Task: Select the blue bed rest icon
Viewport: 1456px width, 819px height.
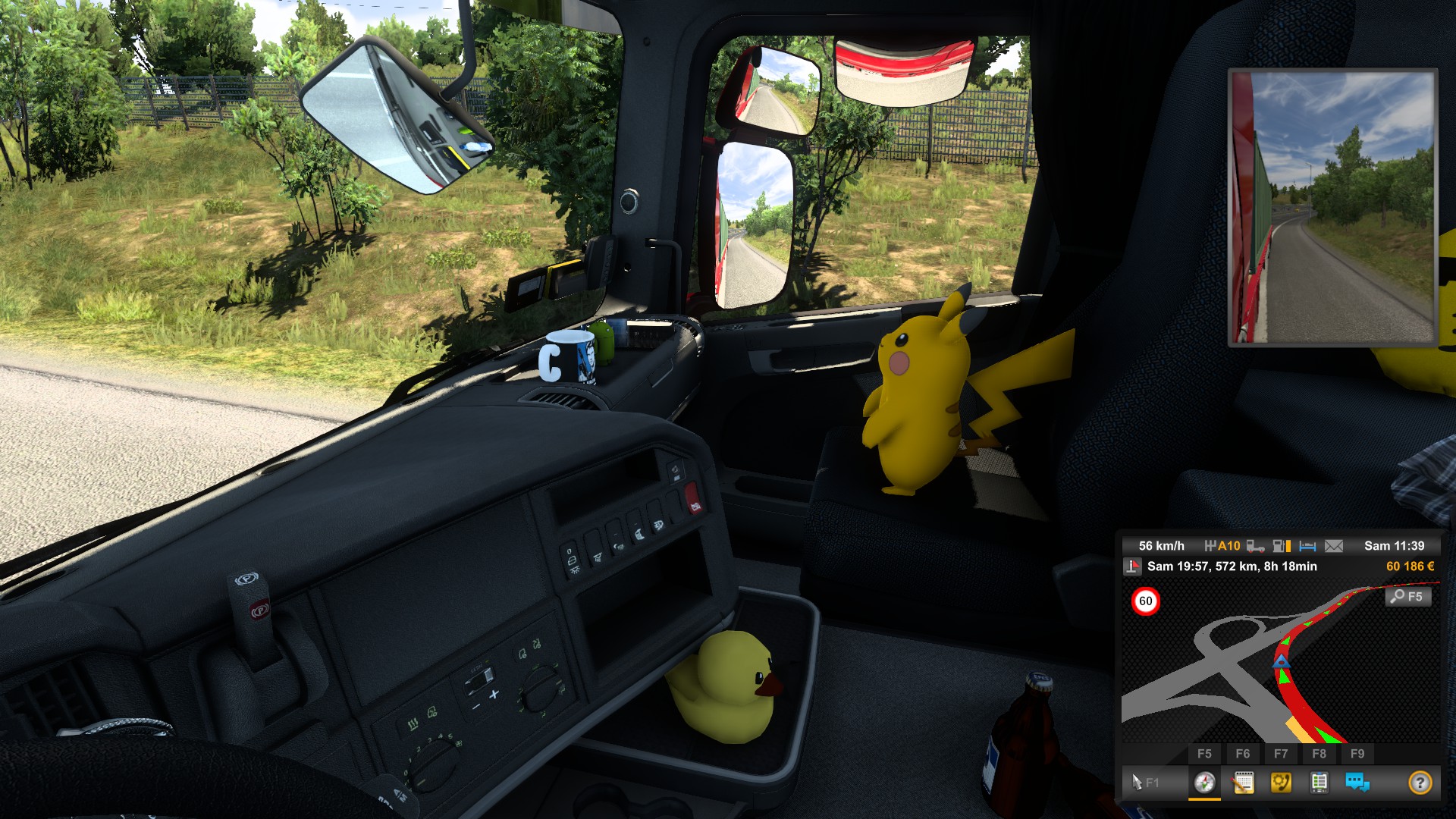Action: point(1307,546)
